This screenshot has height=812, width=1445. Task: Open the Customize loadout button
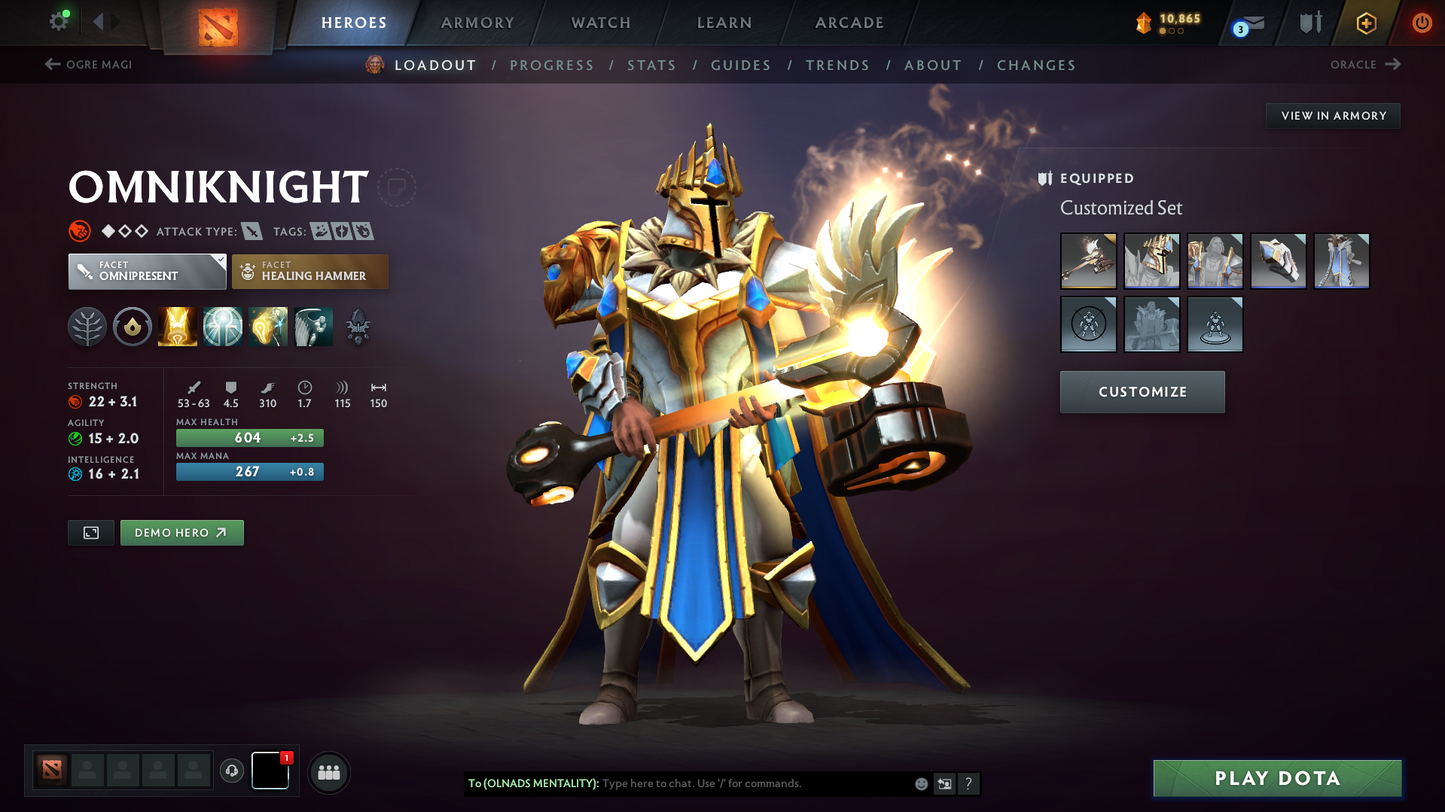[x=1142, y=392]
